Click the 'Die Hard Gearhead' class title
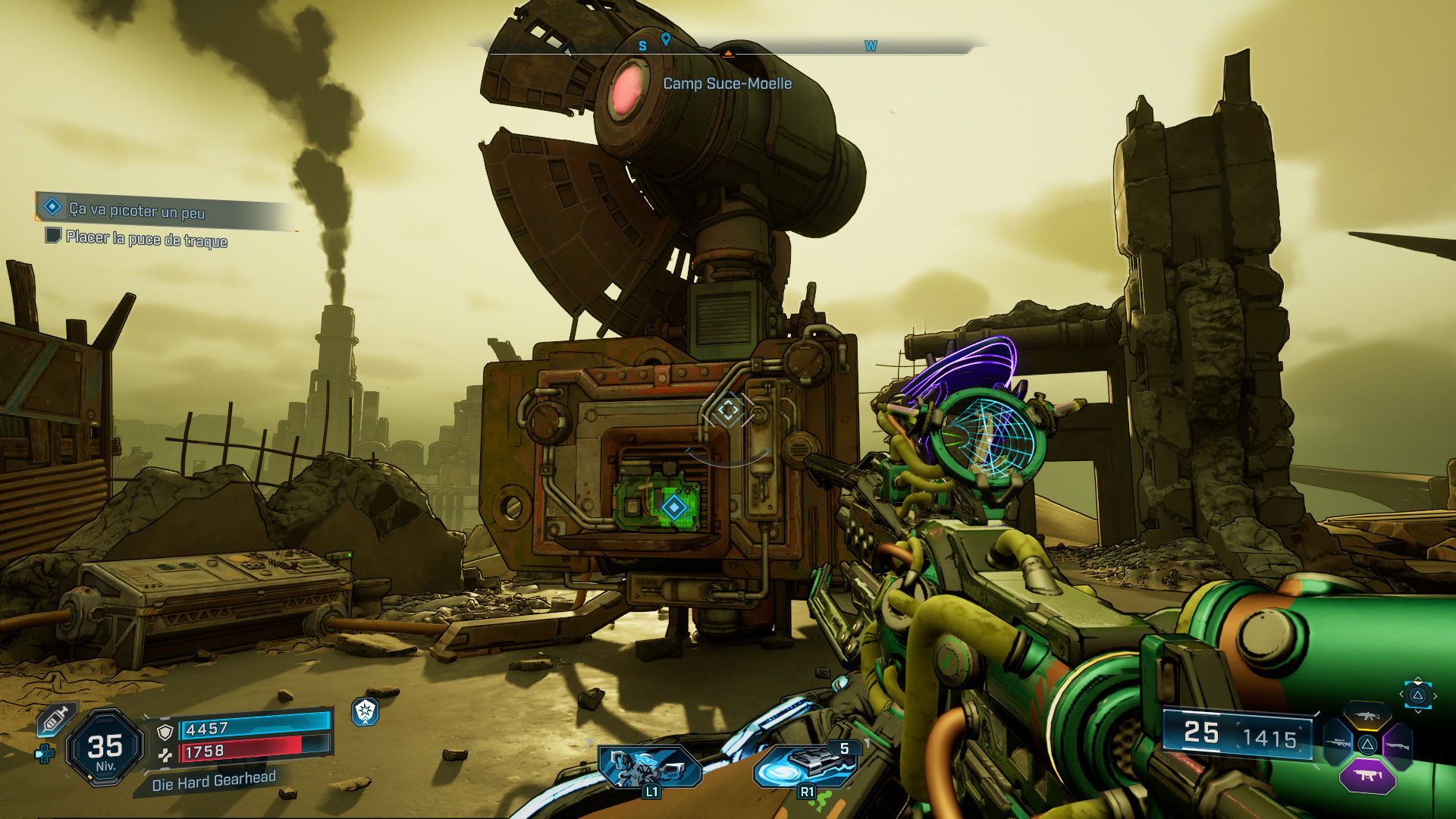Image resolution: width=1456 pixels, height=819 pixels. tap(214, 781)
